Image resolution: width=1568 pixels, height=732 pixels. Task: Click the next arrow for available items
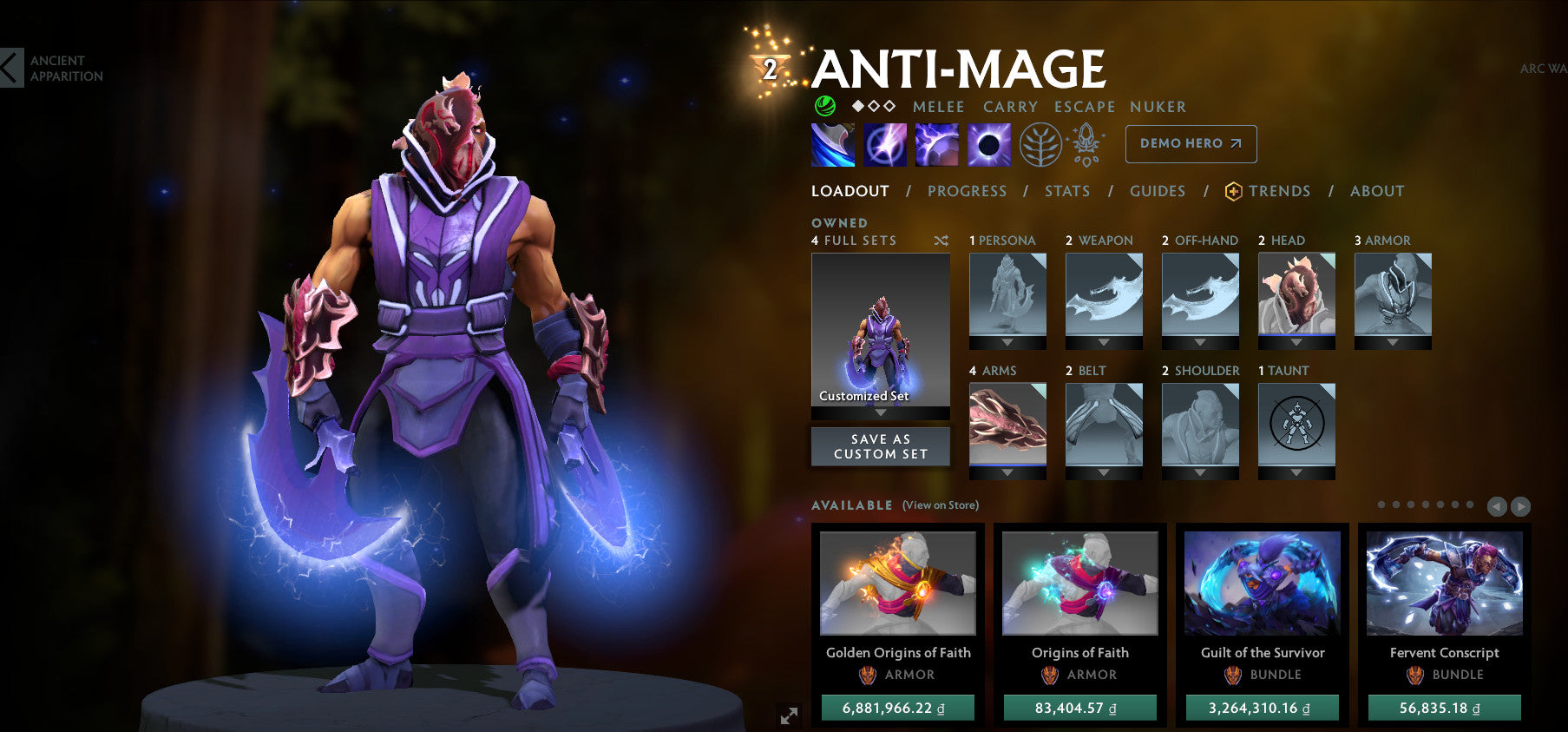tap(1521, 504)
